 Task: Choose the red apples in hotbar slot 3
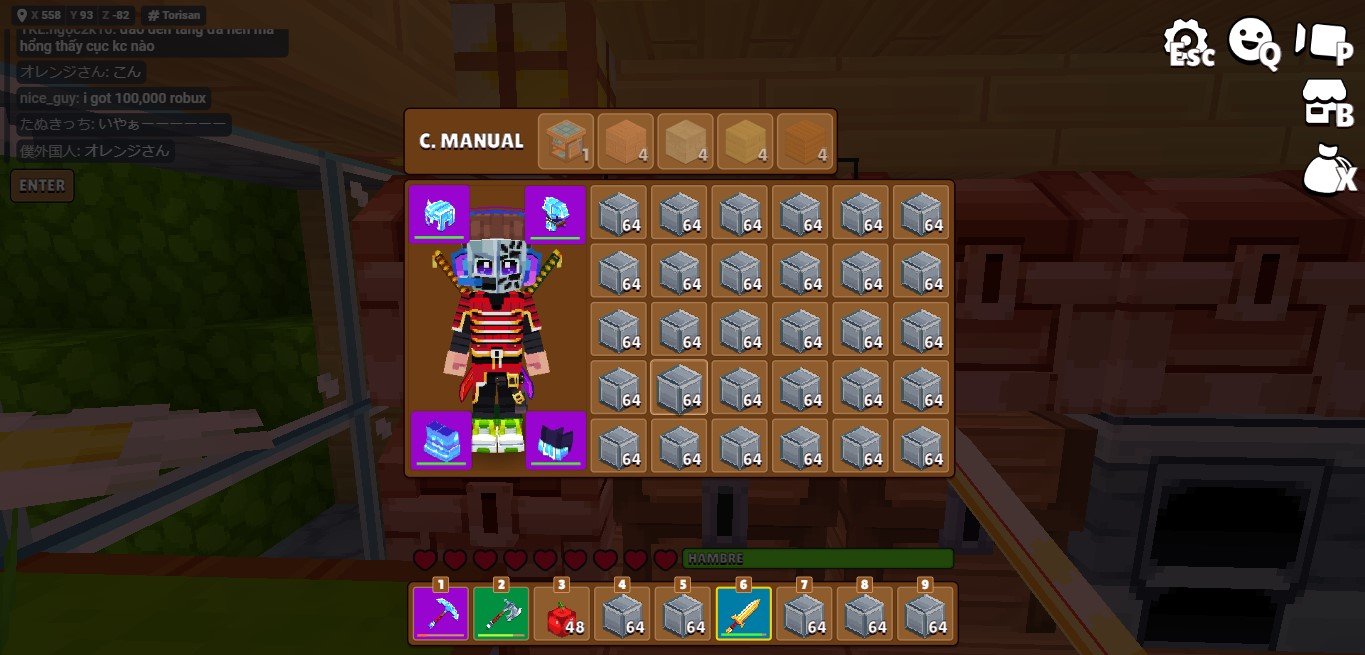coord(562,613)
